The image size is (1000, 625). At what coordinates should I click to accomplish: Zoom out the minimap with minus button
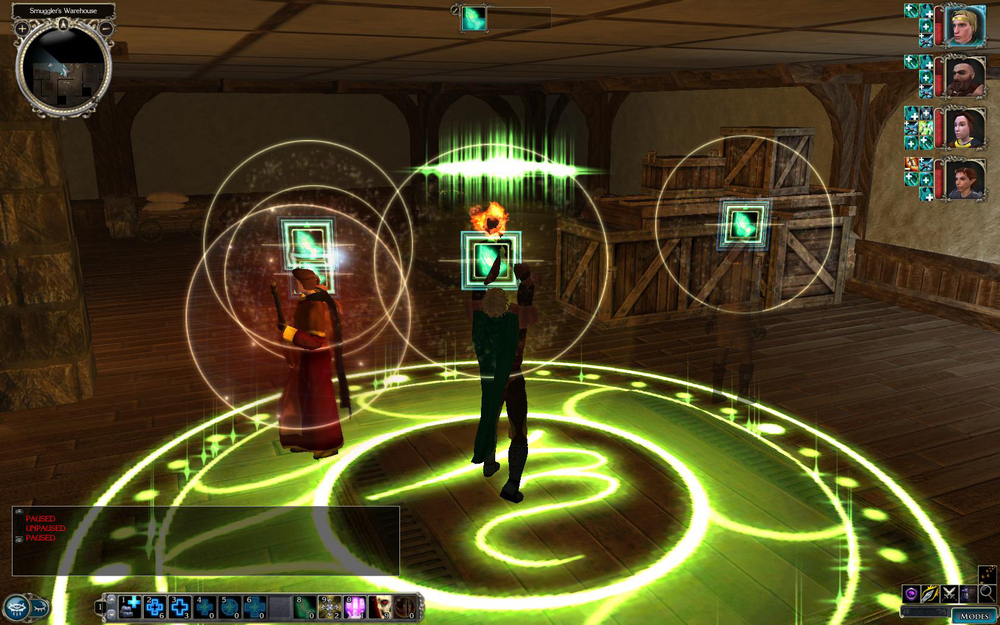(107, 28)
